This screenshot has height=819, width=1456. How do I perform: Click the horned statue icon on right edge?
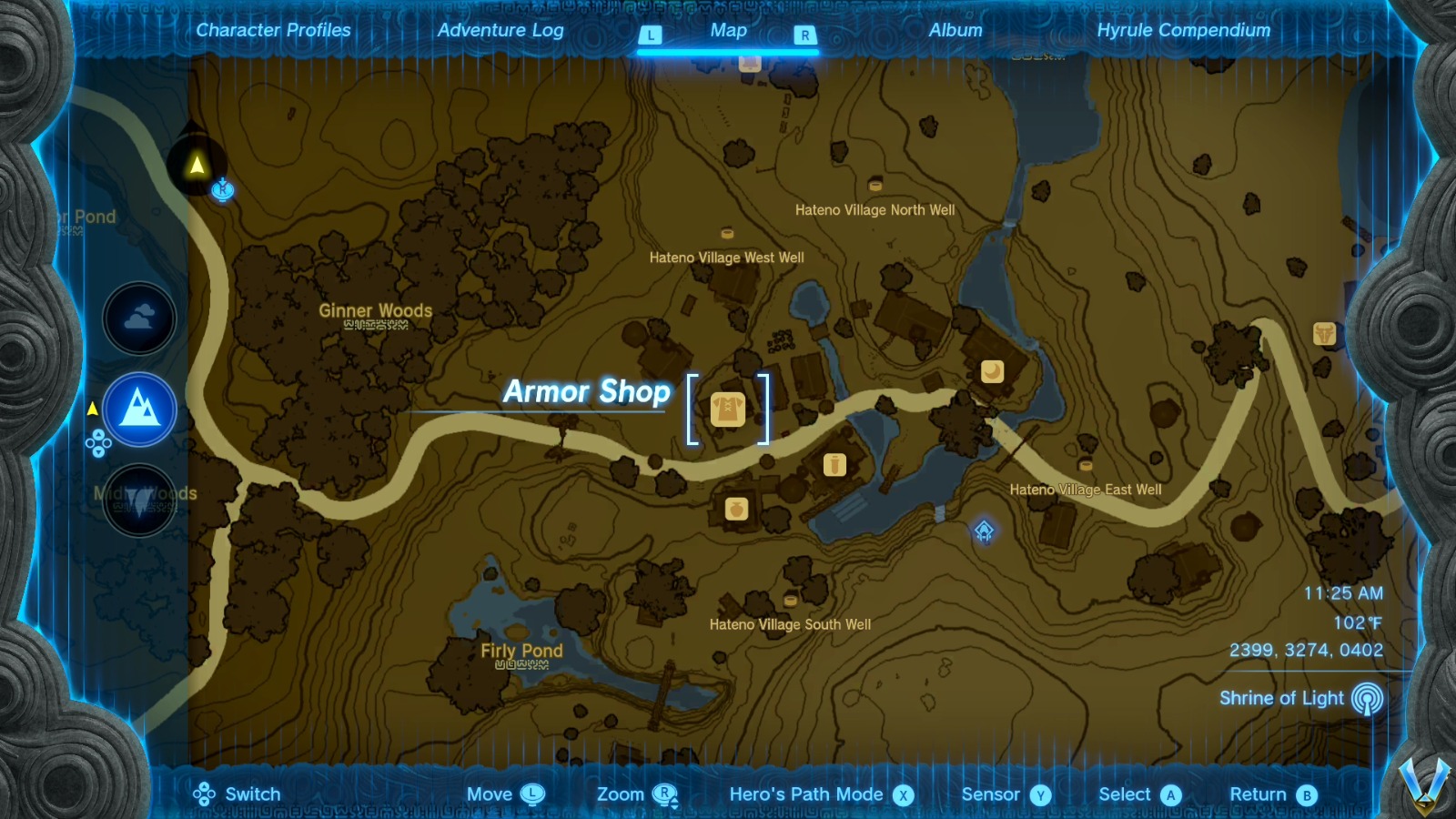(x=1325, y=335)
